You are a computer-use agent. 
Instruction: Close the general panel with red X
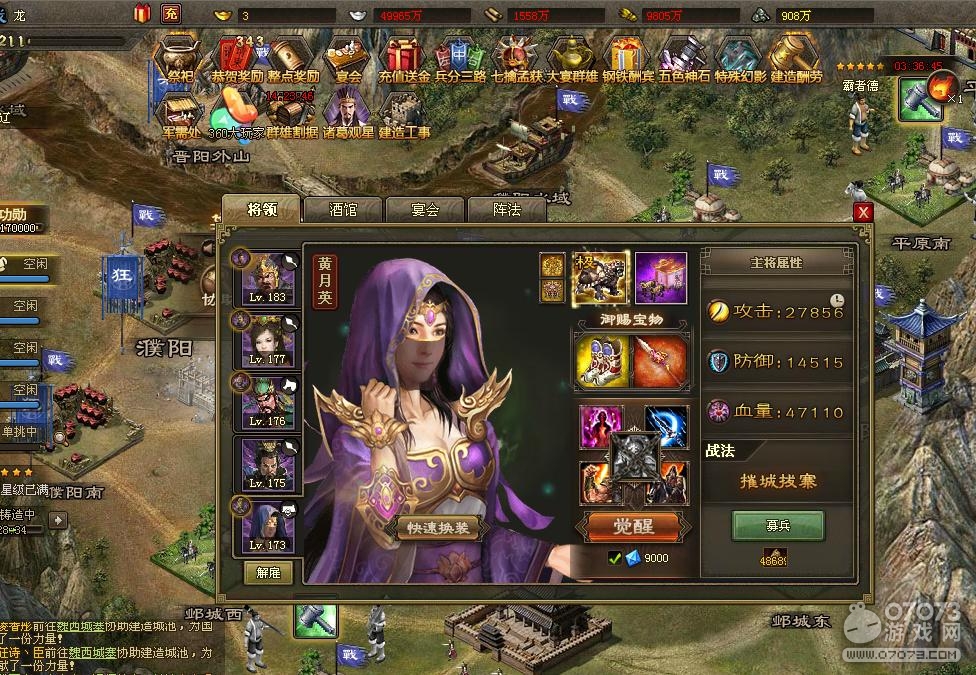click(863, 212)
